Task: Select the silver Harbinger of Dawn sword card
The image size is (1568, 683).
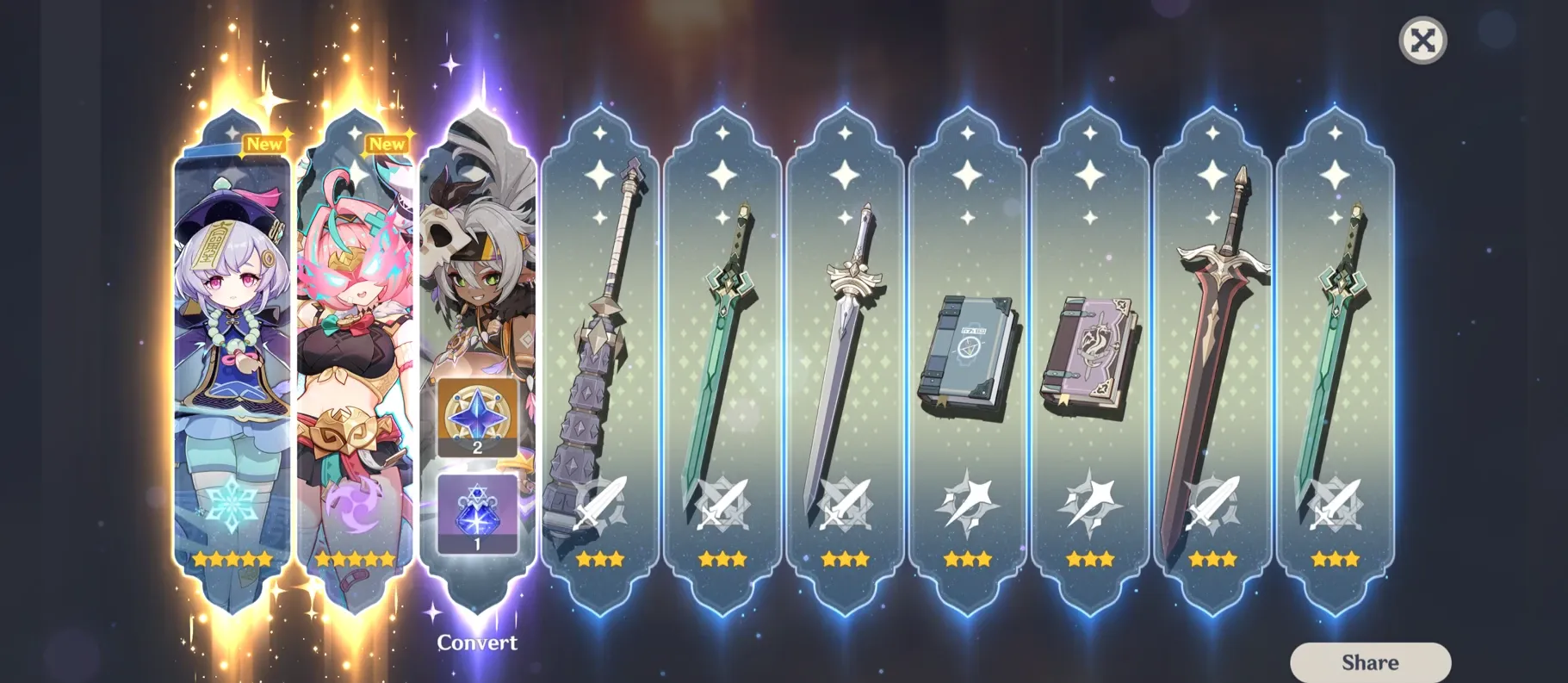Action: [845, 345]
